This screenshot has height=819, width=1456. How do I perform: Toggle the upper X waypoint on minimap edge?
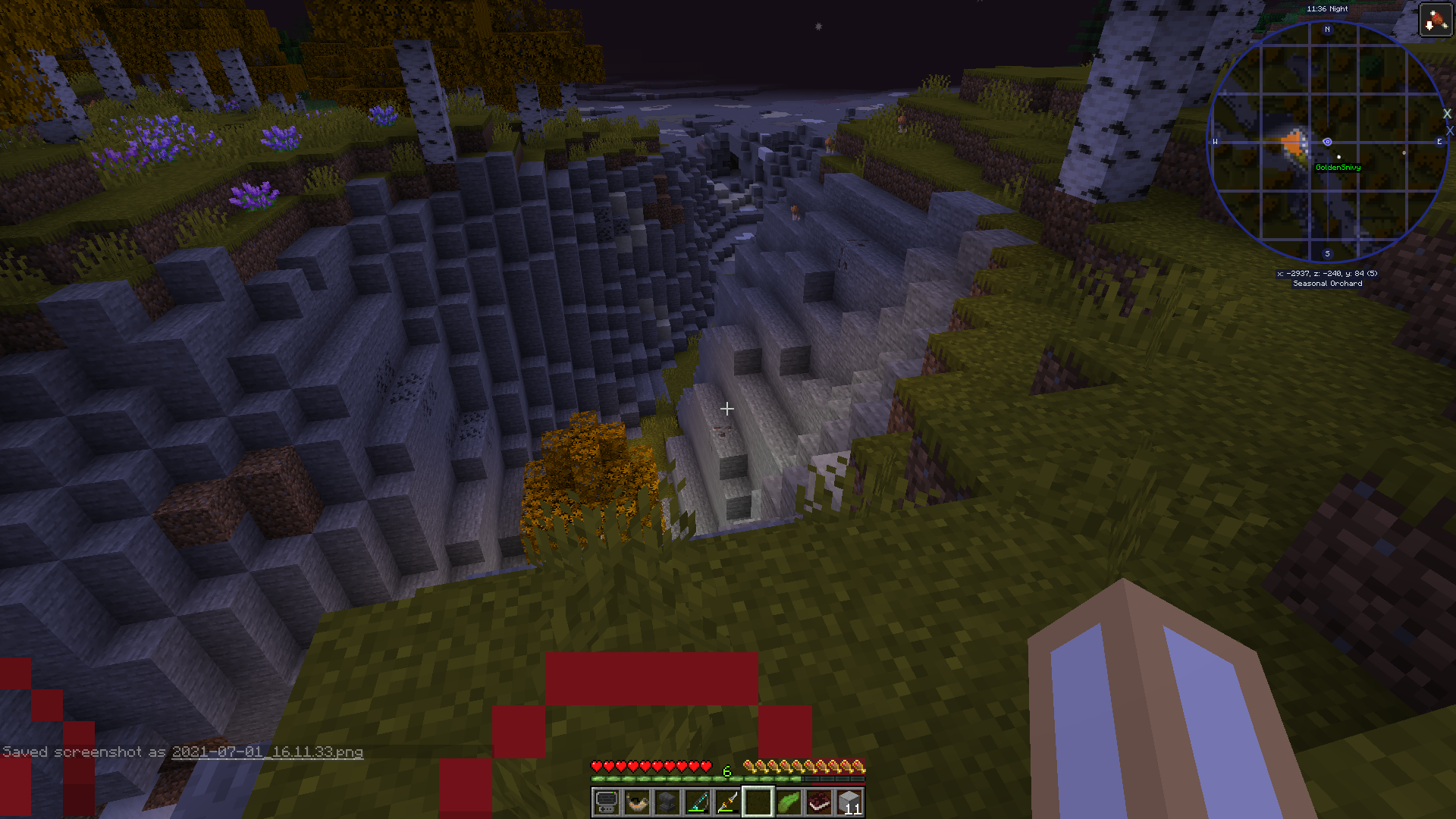click(x=1447, y=114)
